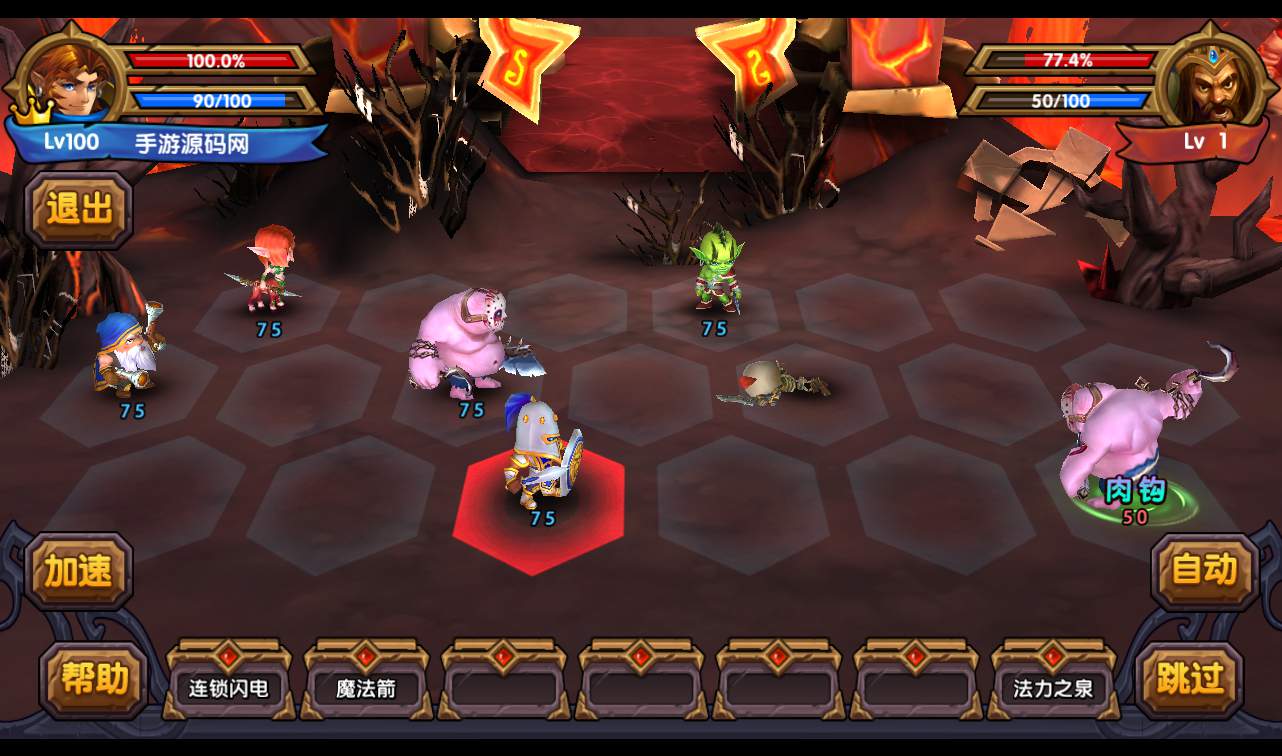
Task: Click the 退出 exit button
Action: (x=79, y=210)
